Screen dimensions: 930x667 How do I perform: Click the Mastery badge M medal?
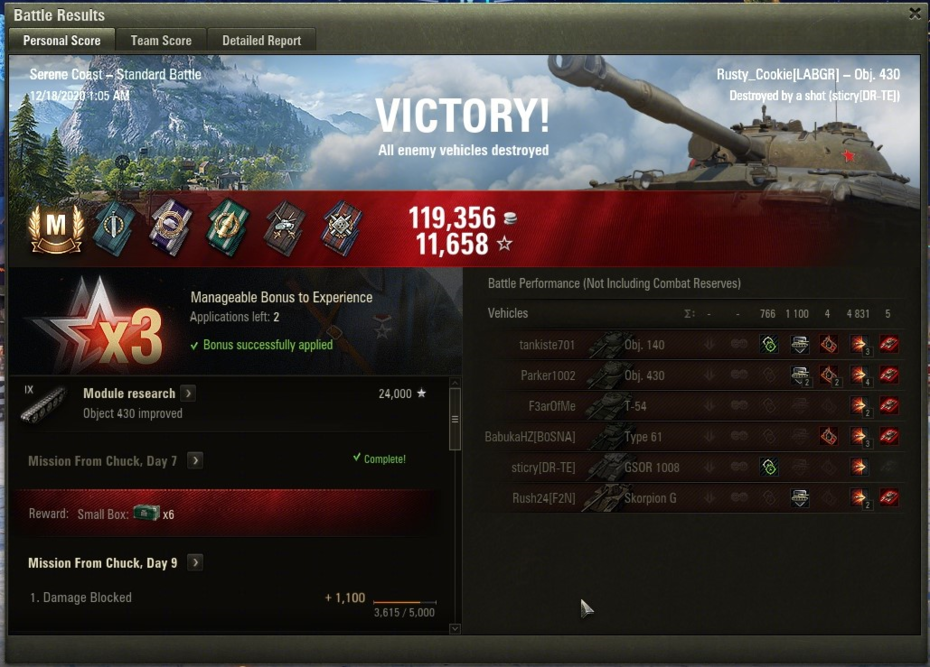[56, 228]
